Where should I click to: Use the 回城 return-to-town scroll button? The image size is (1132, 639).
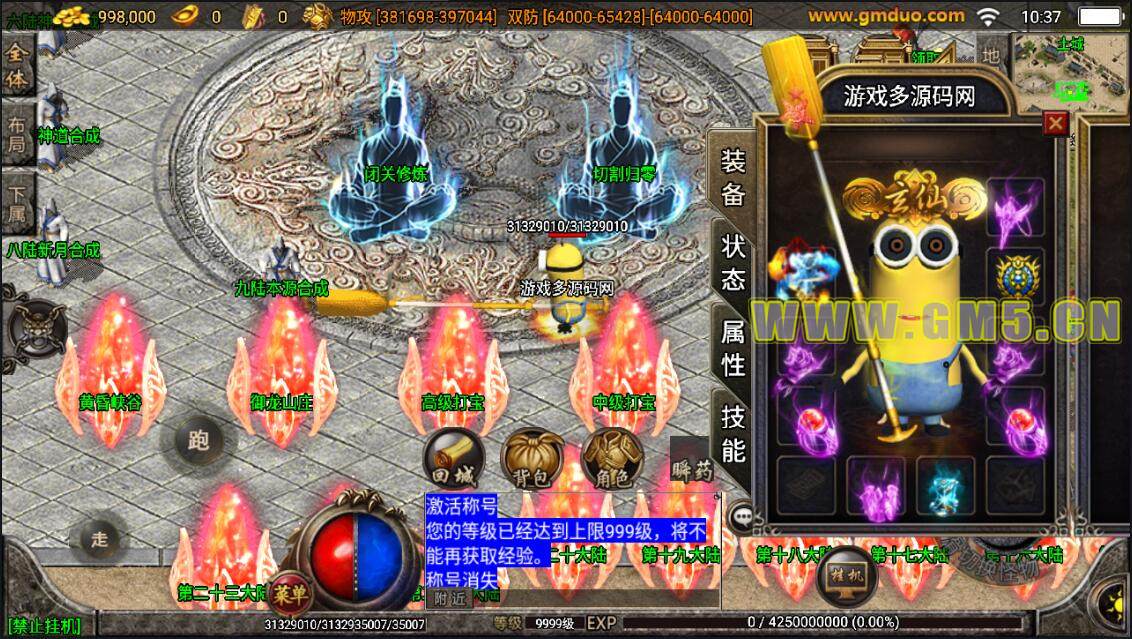pyautogui.click(x=453, y=459)
